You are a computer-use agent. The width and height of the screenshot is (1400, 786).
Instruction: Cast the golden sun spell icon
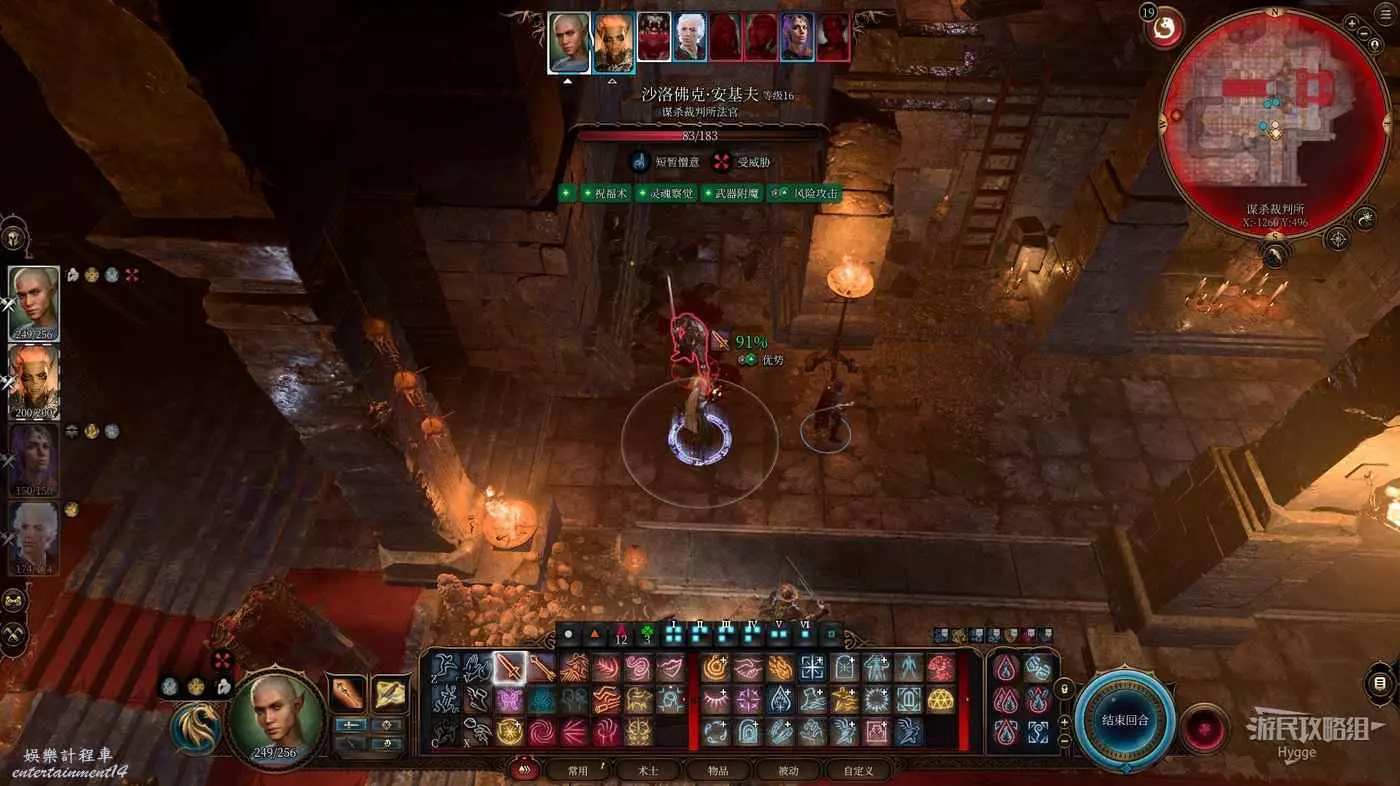point(510,732)
